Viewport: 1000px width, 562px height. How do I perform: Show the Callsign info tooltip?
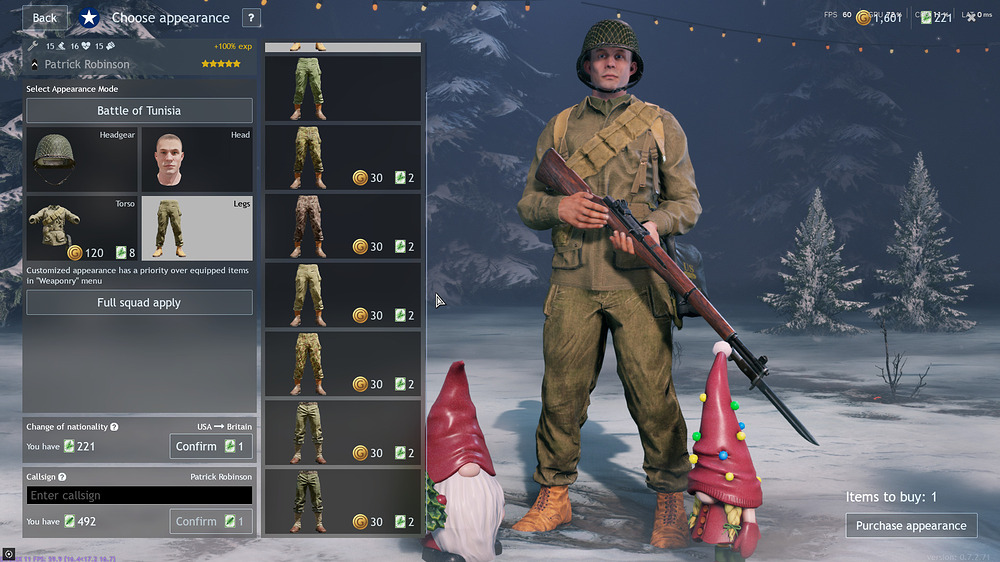(x=62, y=478)
